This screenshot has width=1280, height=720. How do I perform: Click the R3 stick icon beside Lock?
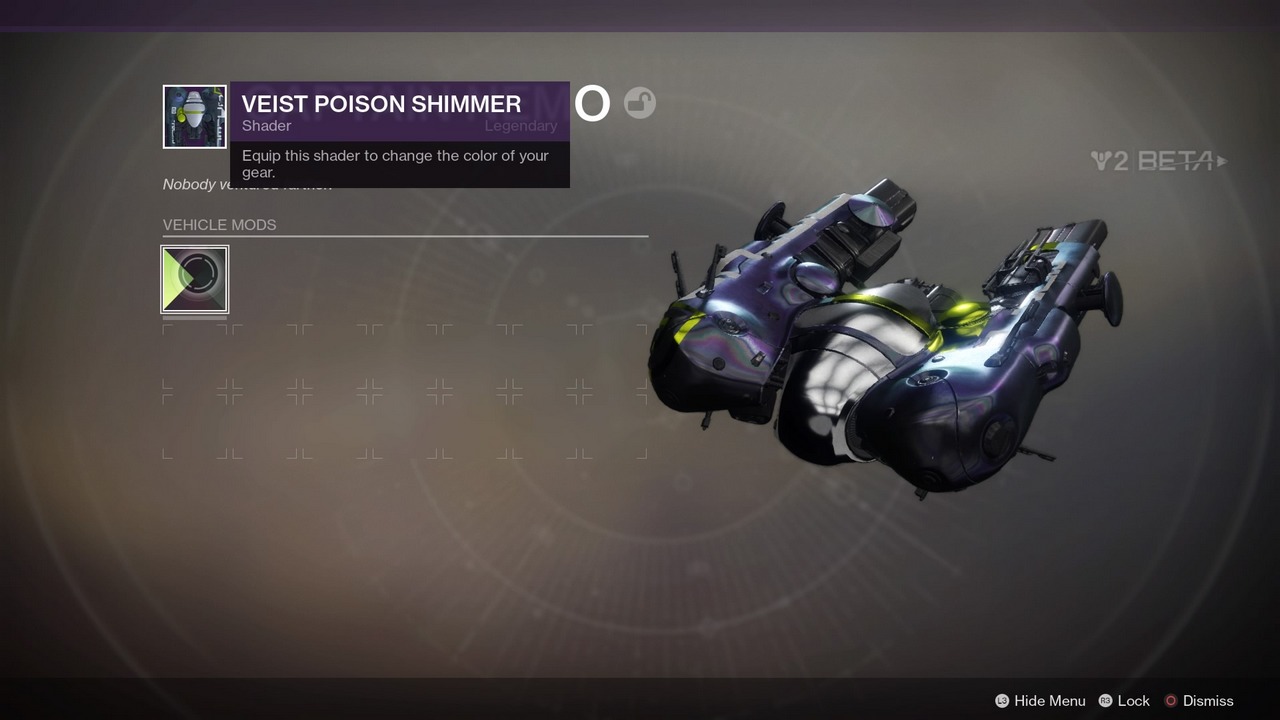(1105, 701)
